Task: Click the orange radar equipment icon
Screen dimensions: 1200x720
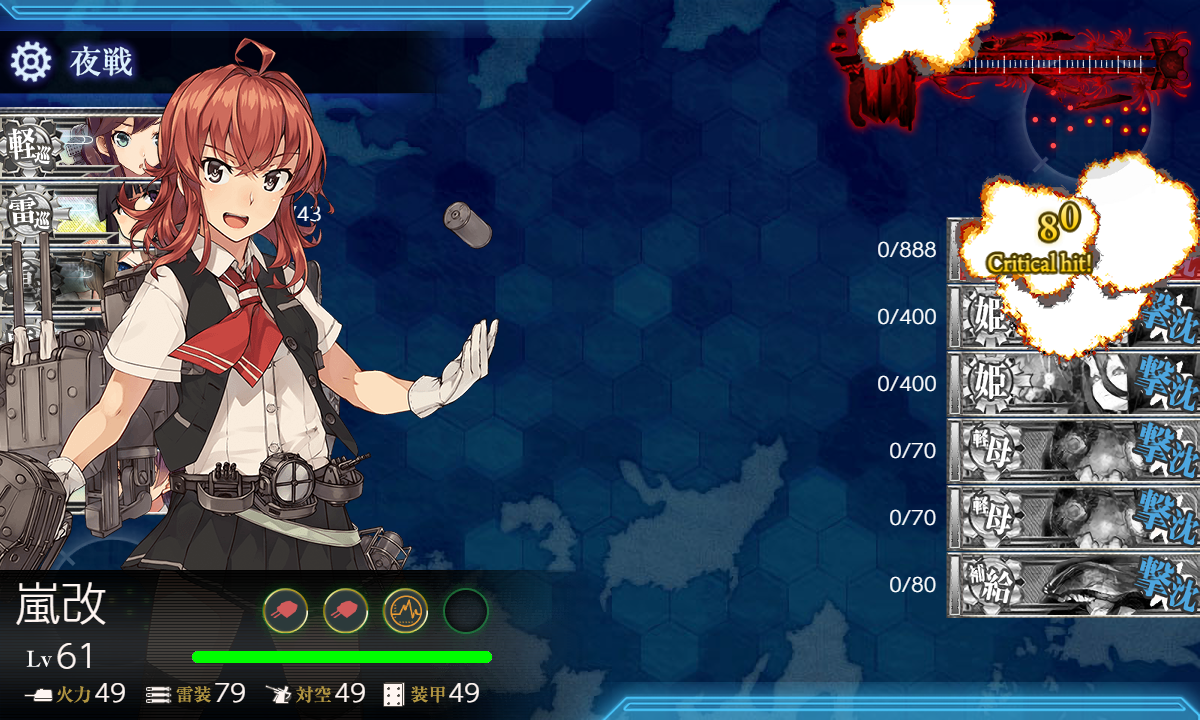Action: pyautogui.click(x=405, y=610)
